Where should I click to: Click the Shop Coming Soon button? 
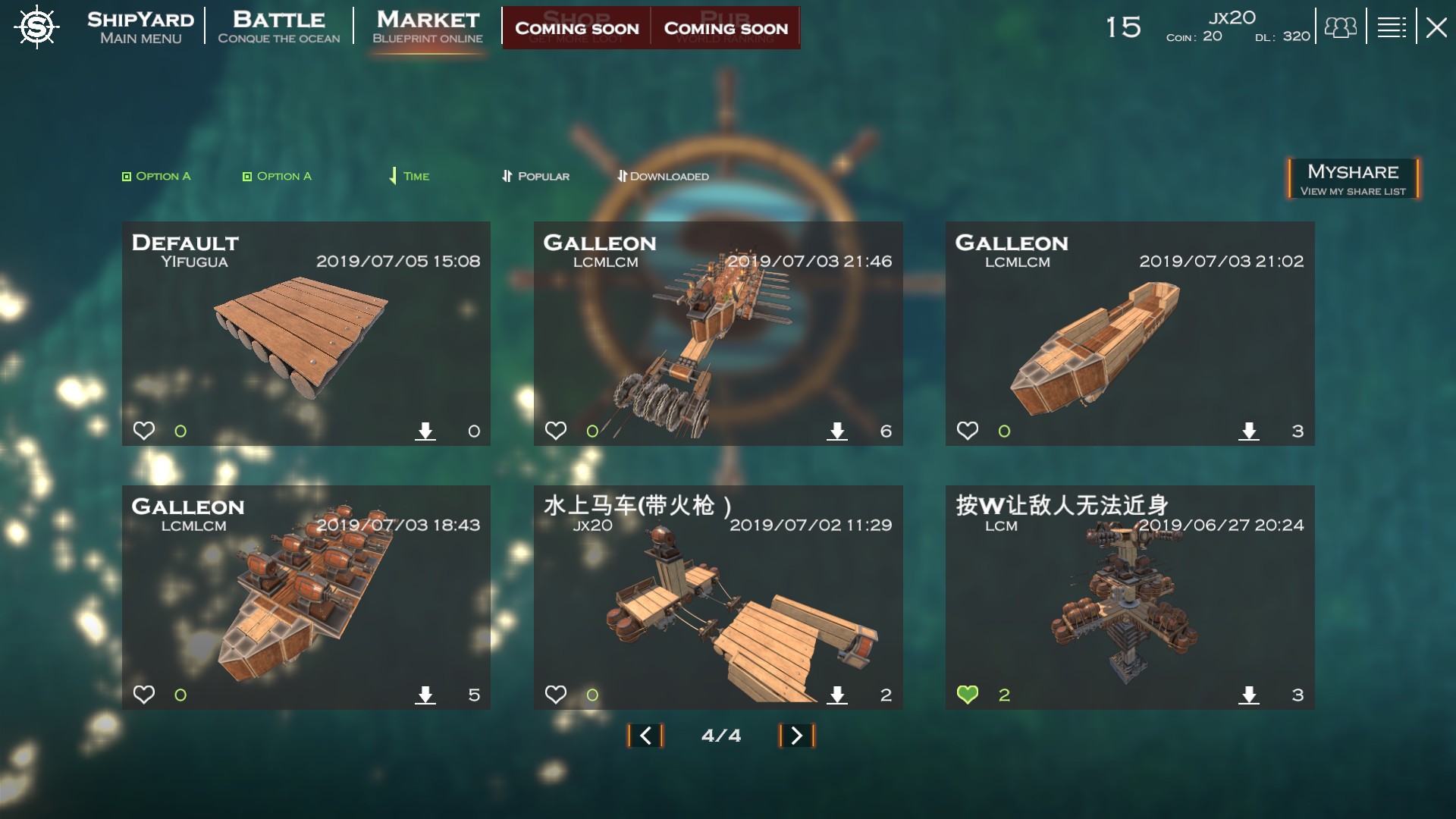(578, 28)
